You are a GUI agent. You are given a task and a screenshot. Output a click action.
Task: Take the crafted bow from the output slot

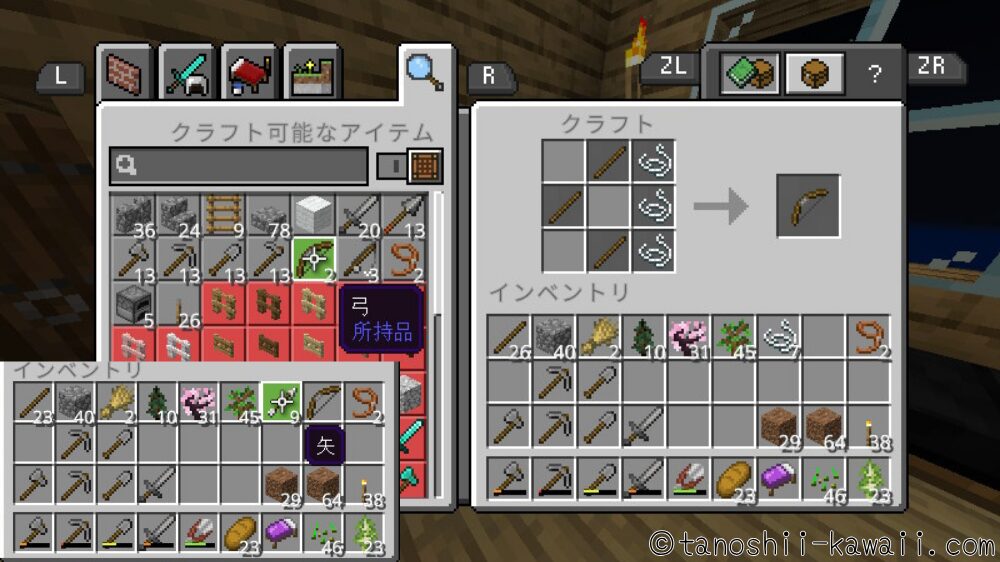808,207
